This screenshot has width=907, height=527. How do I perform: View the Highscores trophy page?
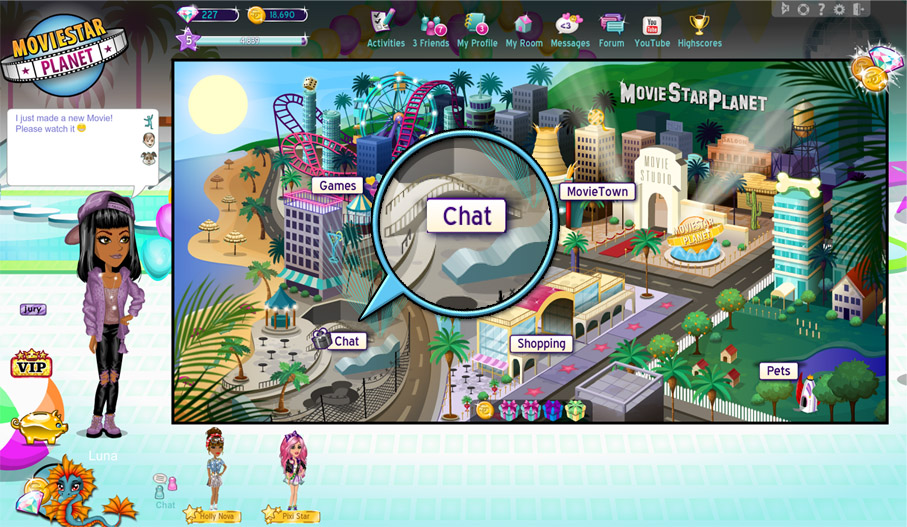(699, 28)
